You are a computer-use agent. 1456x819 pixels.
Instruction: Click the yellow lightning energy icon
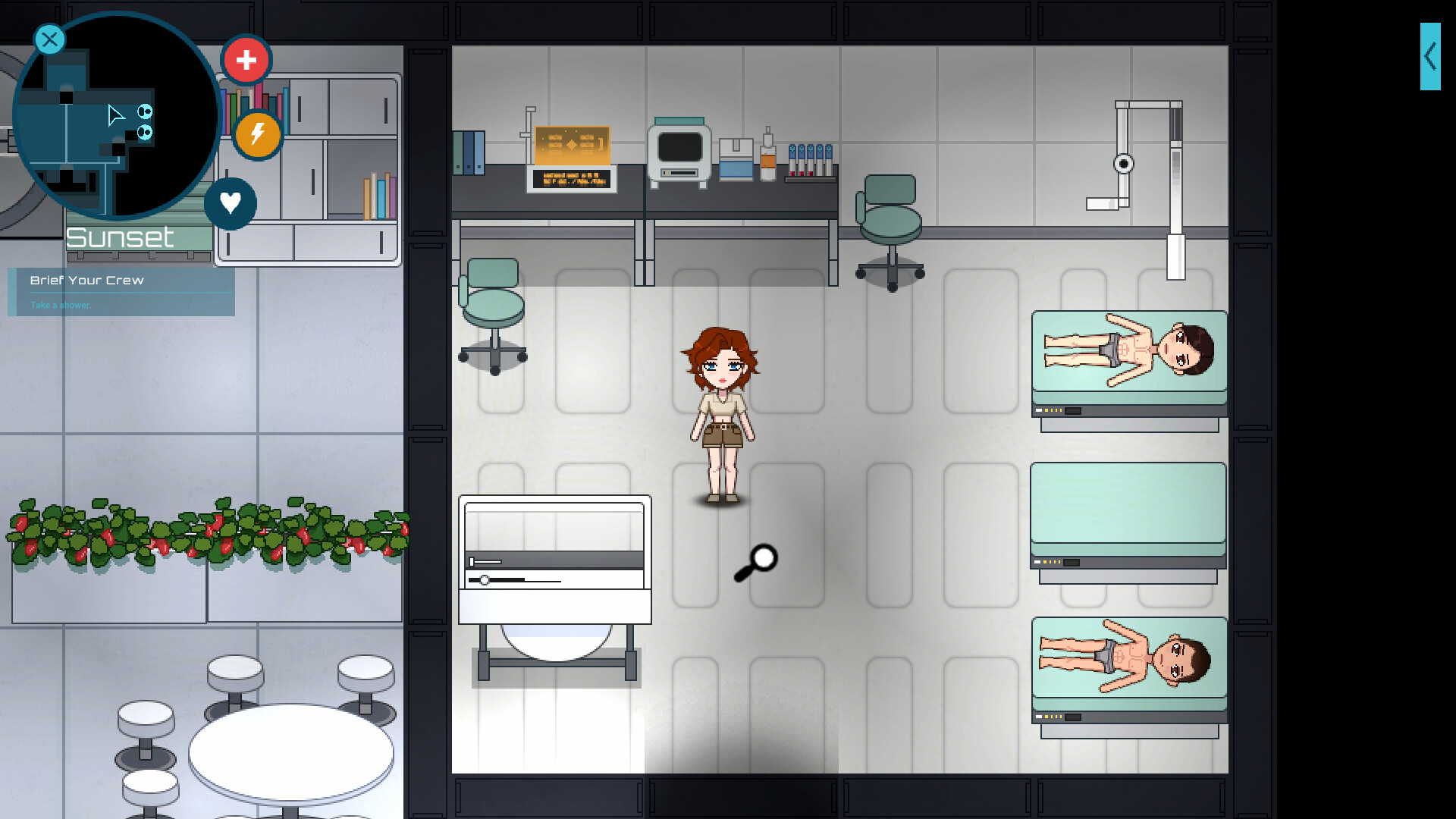coord(258,136)
